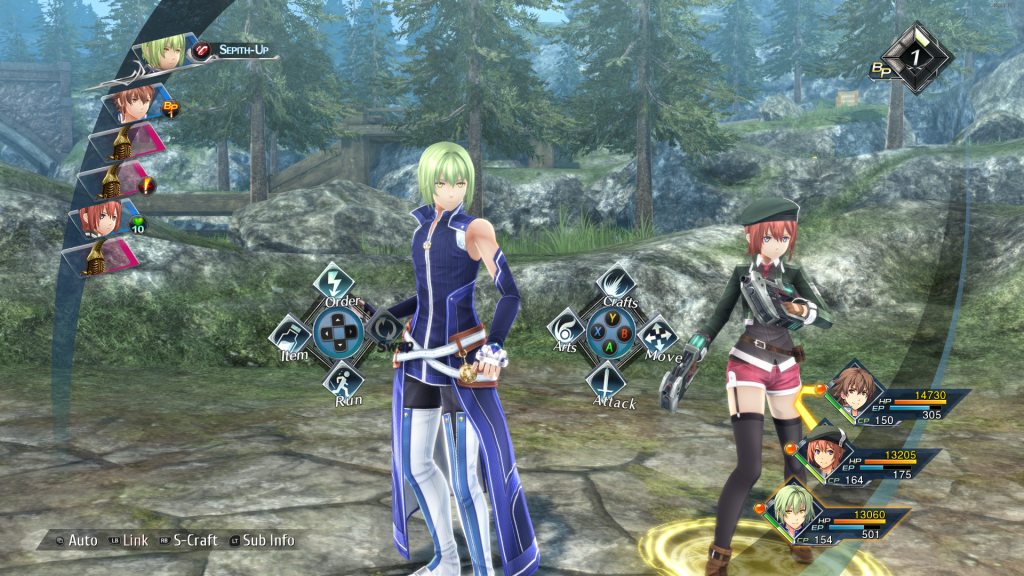The width and height of the screenshot is (1024, 576).
Task: Toggle the Auto battle option
Action: coord(76,540)
